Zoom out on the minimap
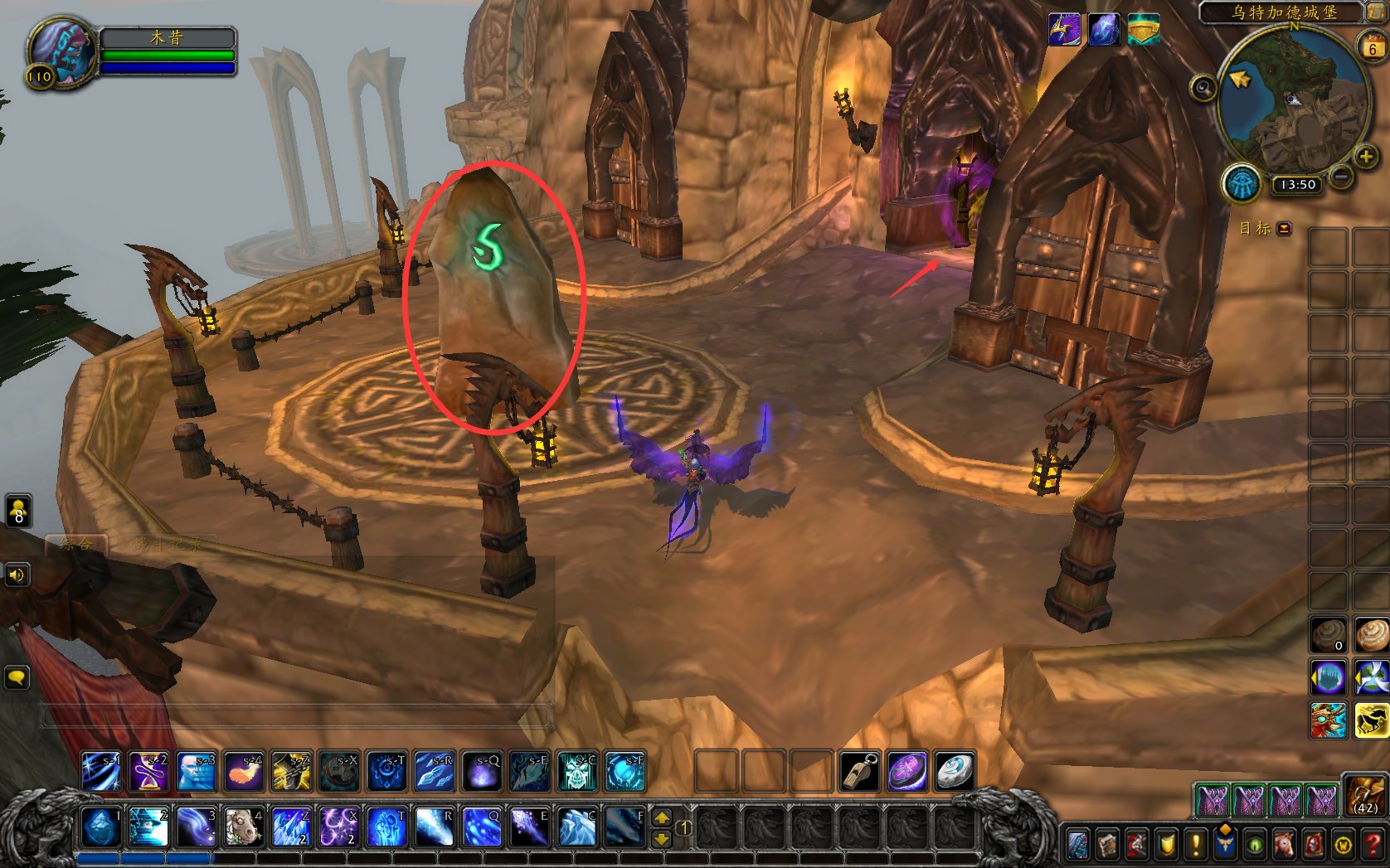Image resolution: width=1390 pixels, height=868 pixels. pos(1341,176)
